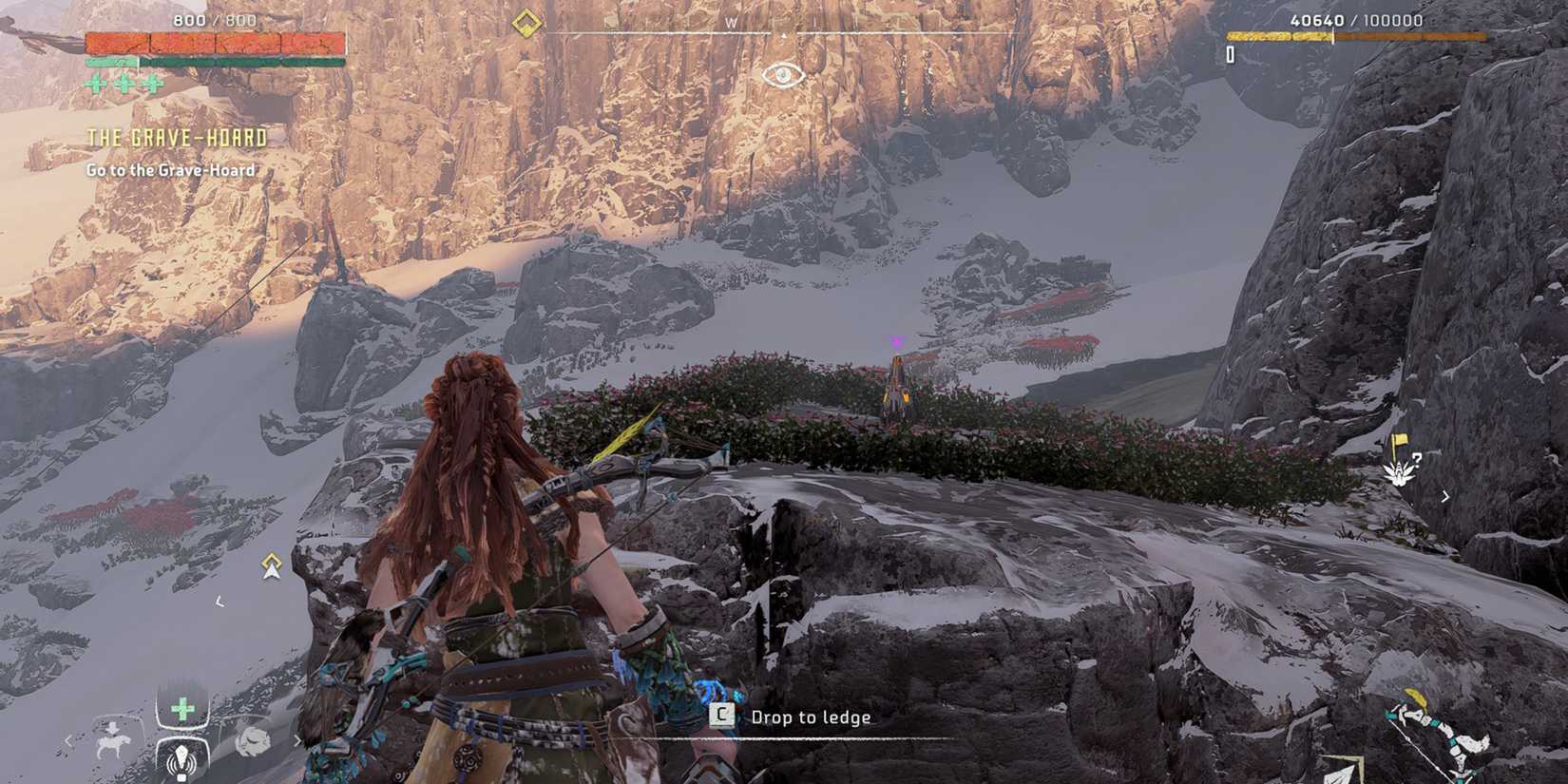Click the paw creature icon near the radial wheel
This screenshot has height=784, width=1568.
(x=253, y=737)
